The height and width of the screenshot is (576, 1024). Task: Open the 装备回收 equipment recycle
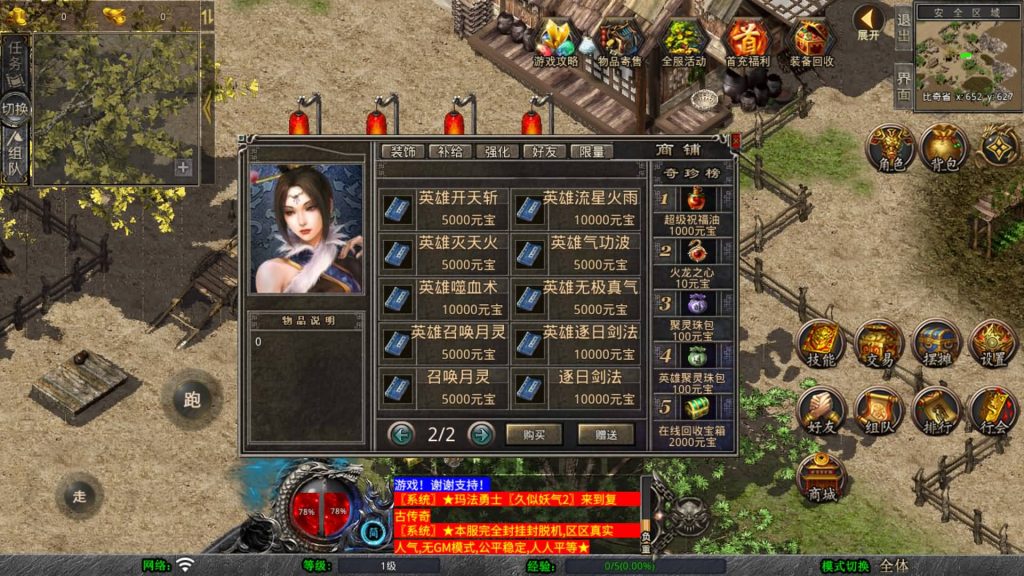coord(811,43)
